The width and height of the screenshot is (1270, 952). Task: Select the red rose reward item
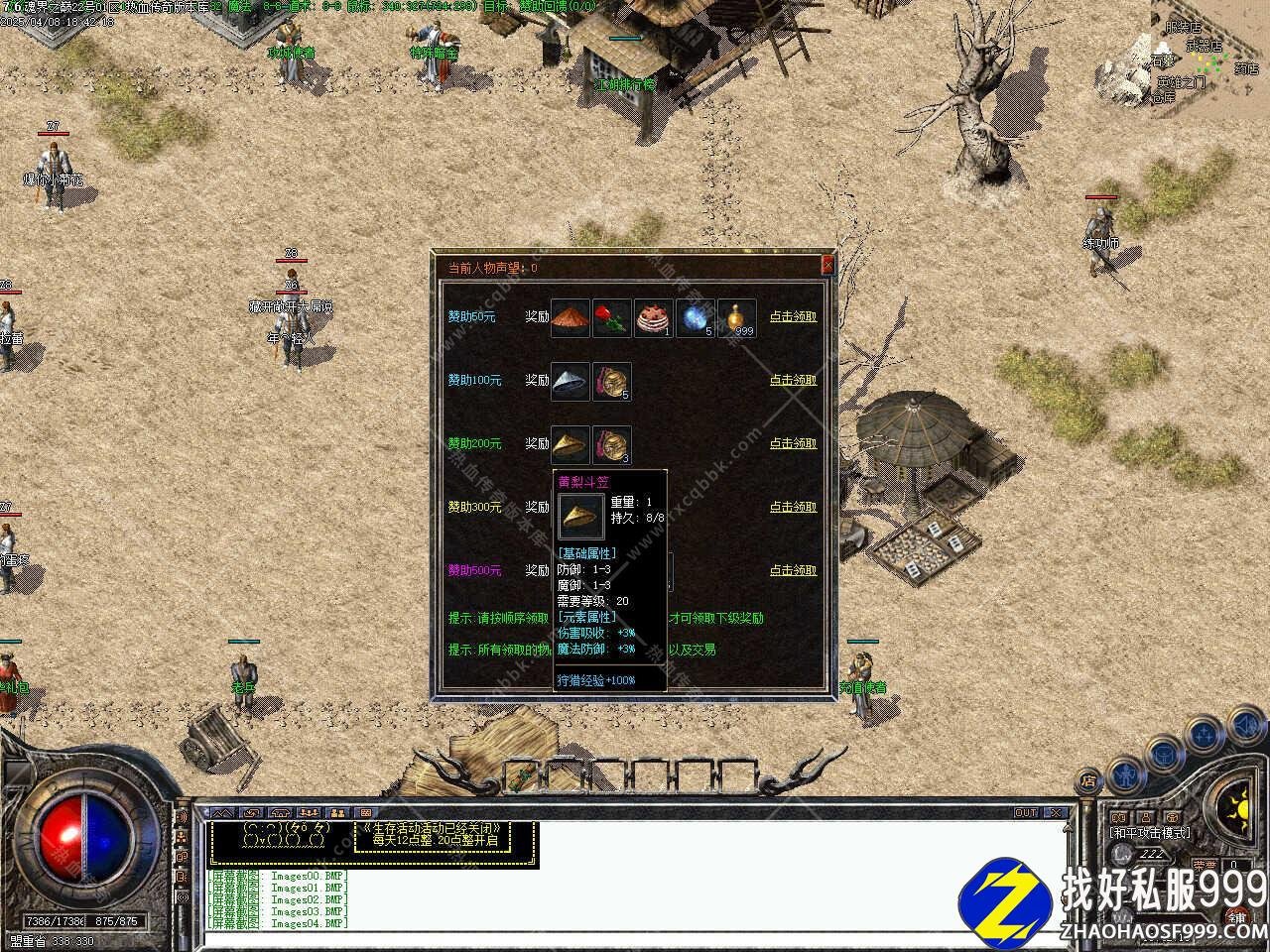point(611,318)
